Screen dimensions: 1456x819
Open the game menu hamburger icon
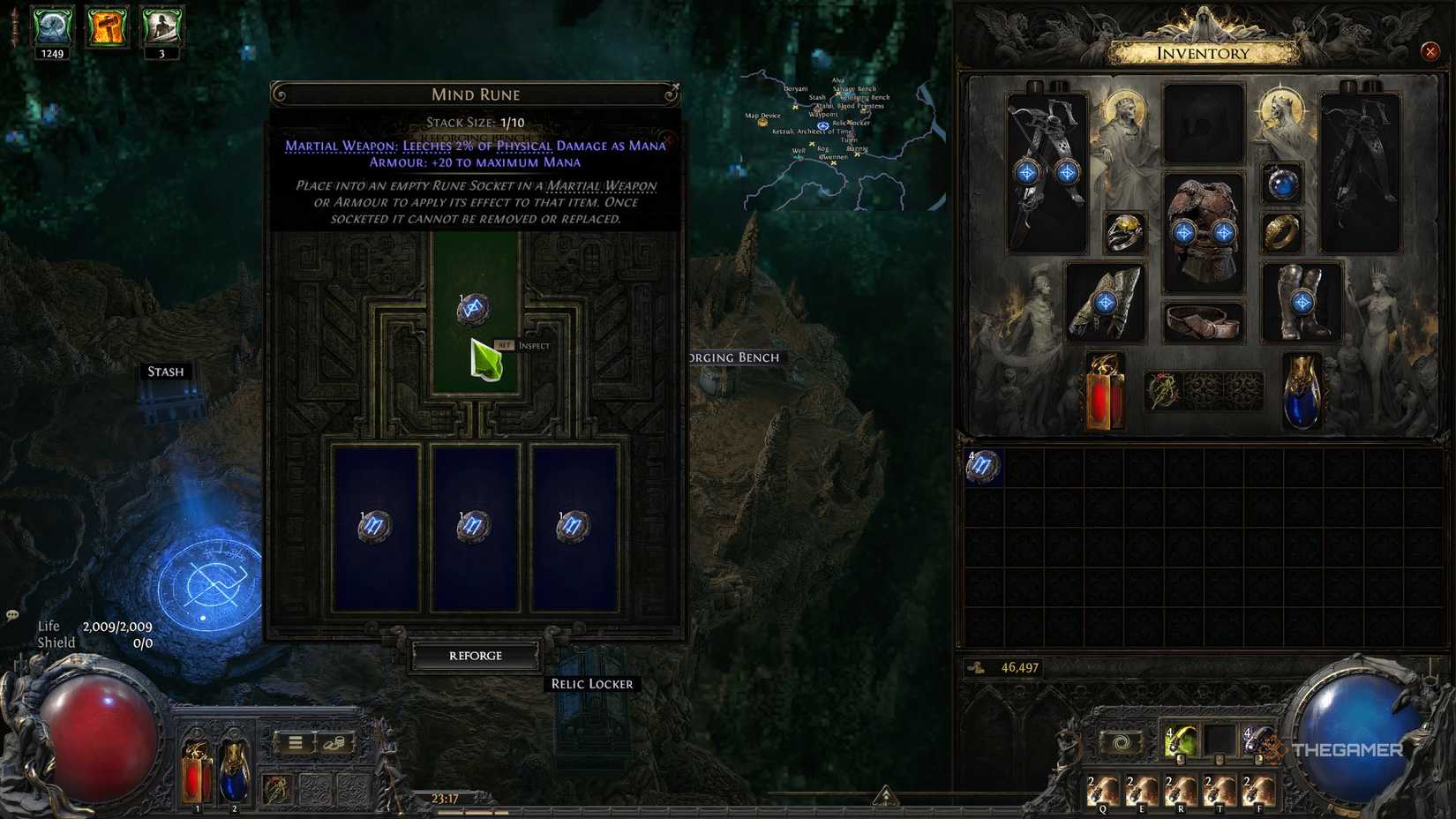(x=296, y=741)
